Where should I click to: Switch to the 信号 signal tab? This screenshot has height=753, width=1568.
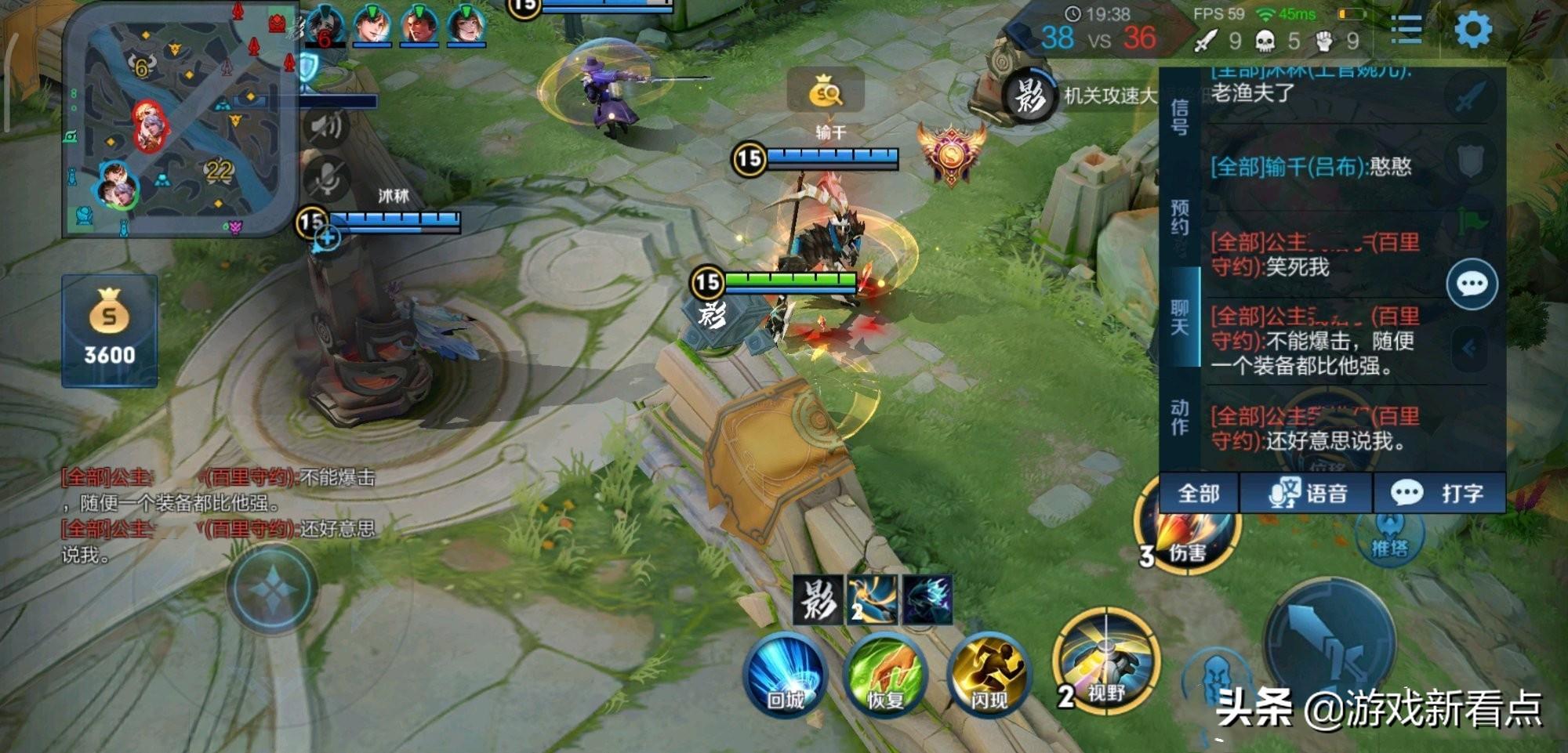(x=1179, y=116)
